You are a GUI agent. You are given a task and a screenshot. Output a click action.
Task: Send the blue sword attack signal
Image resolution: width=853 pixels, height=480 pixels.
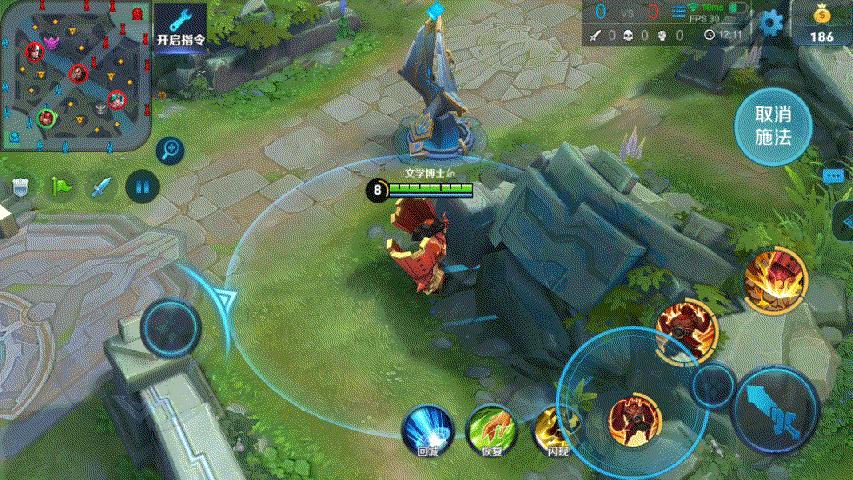click(x=101, y=186)
